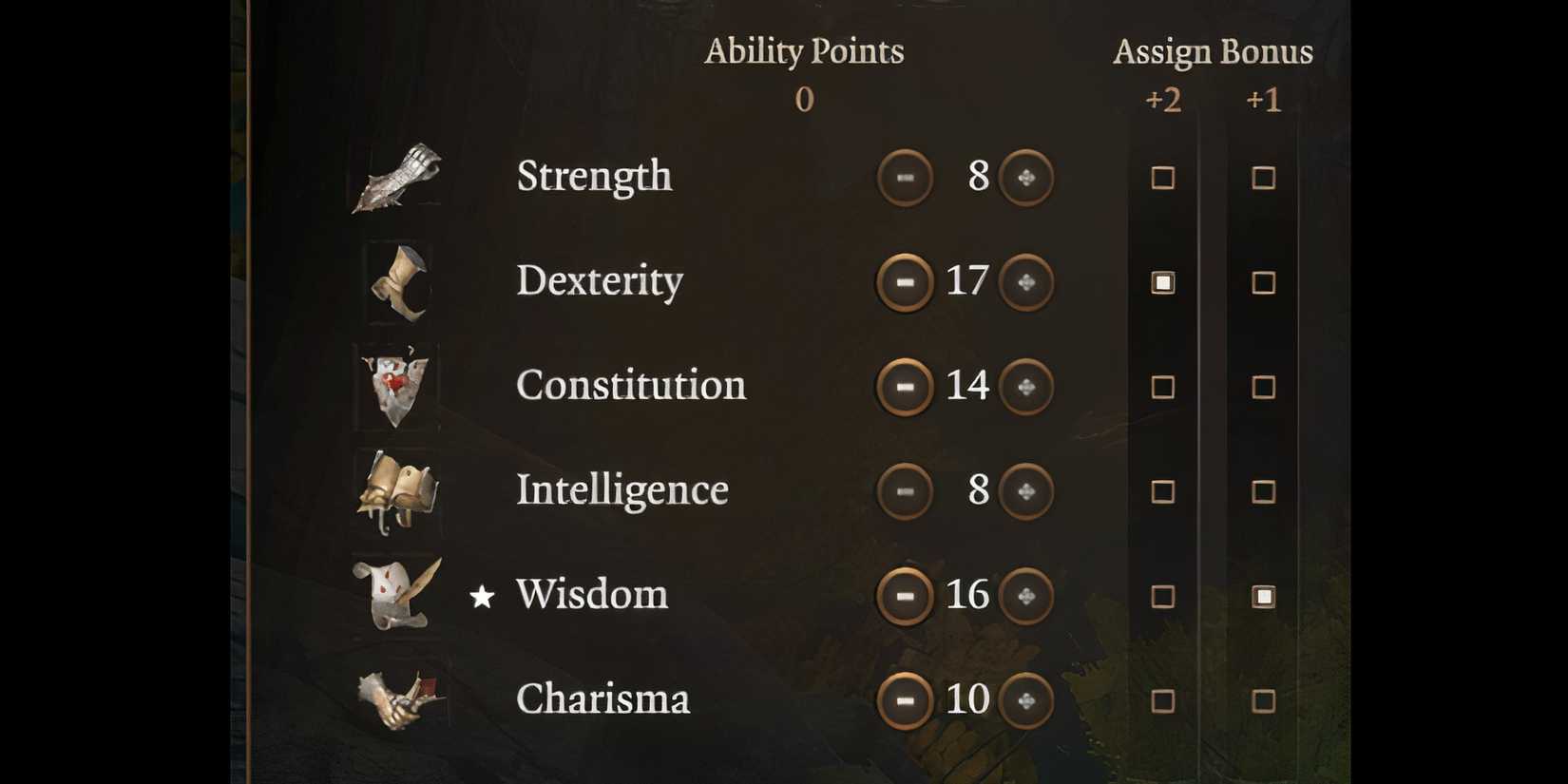Select the boot icon next to Dexterity

[x=397, y=282]
